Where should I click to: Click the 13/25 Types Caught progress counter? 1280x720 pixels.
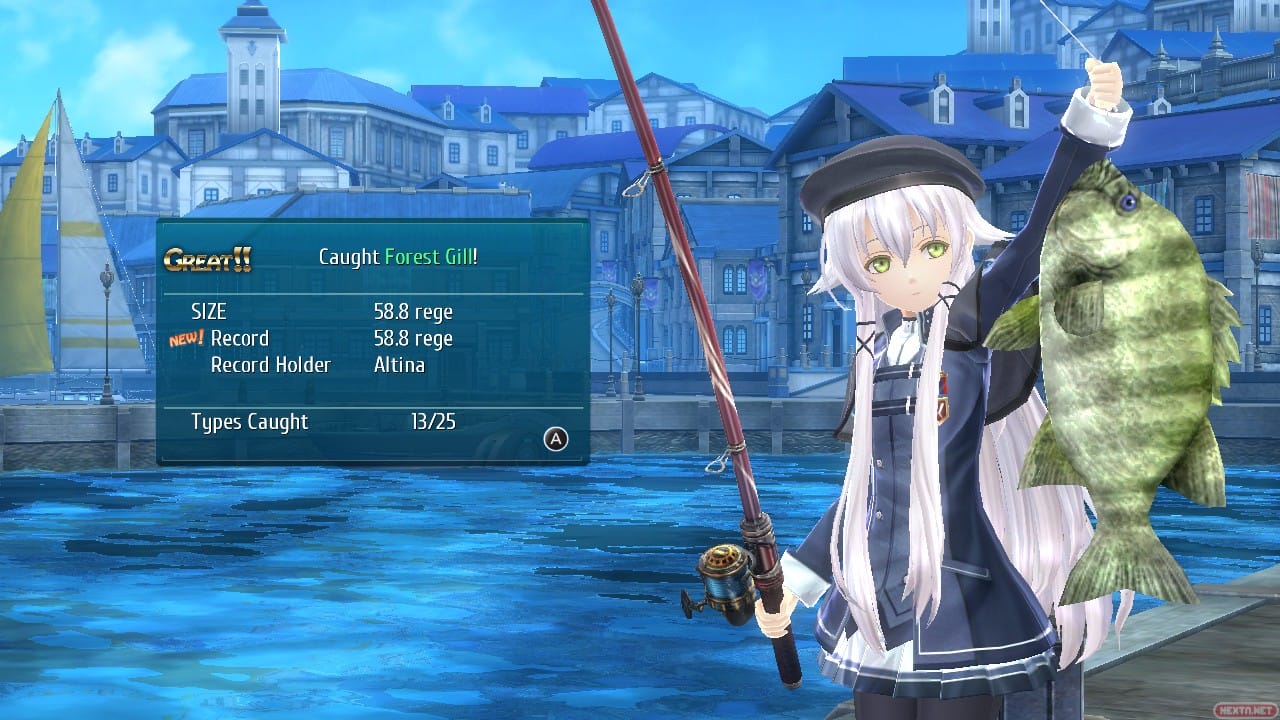tap(434, 422)
